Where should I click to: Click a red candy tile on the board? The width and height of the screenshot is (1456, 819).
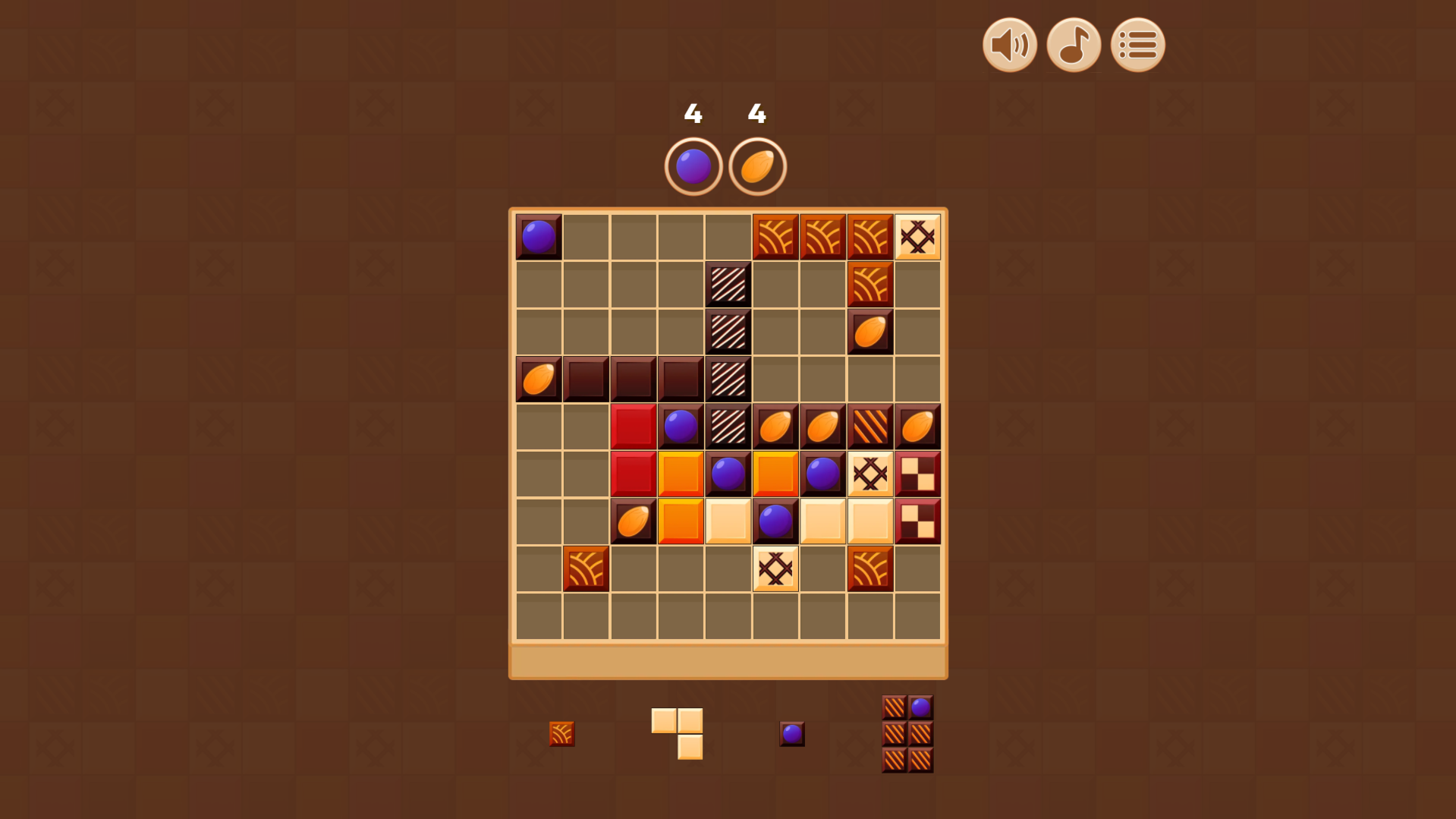pos(633,426)
